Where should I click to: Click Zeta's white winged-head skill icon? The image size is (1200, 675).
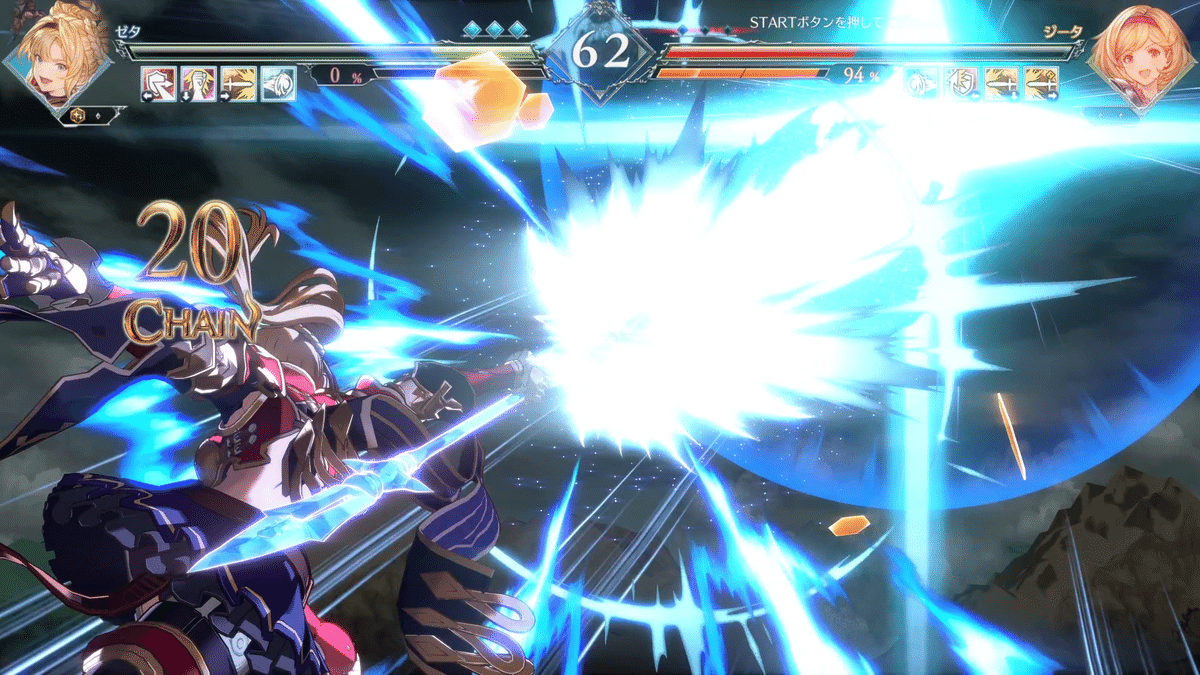pyautogui.click(x=278, y=83)
